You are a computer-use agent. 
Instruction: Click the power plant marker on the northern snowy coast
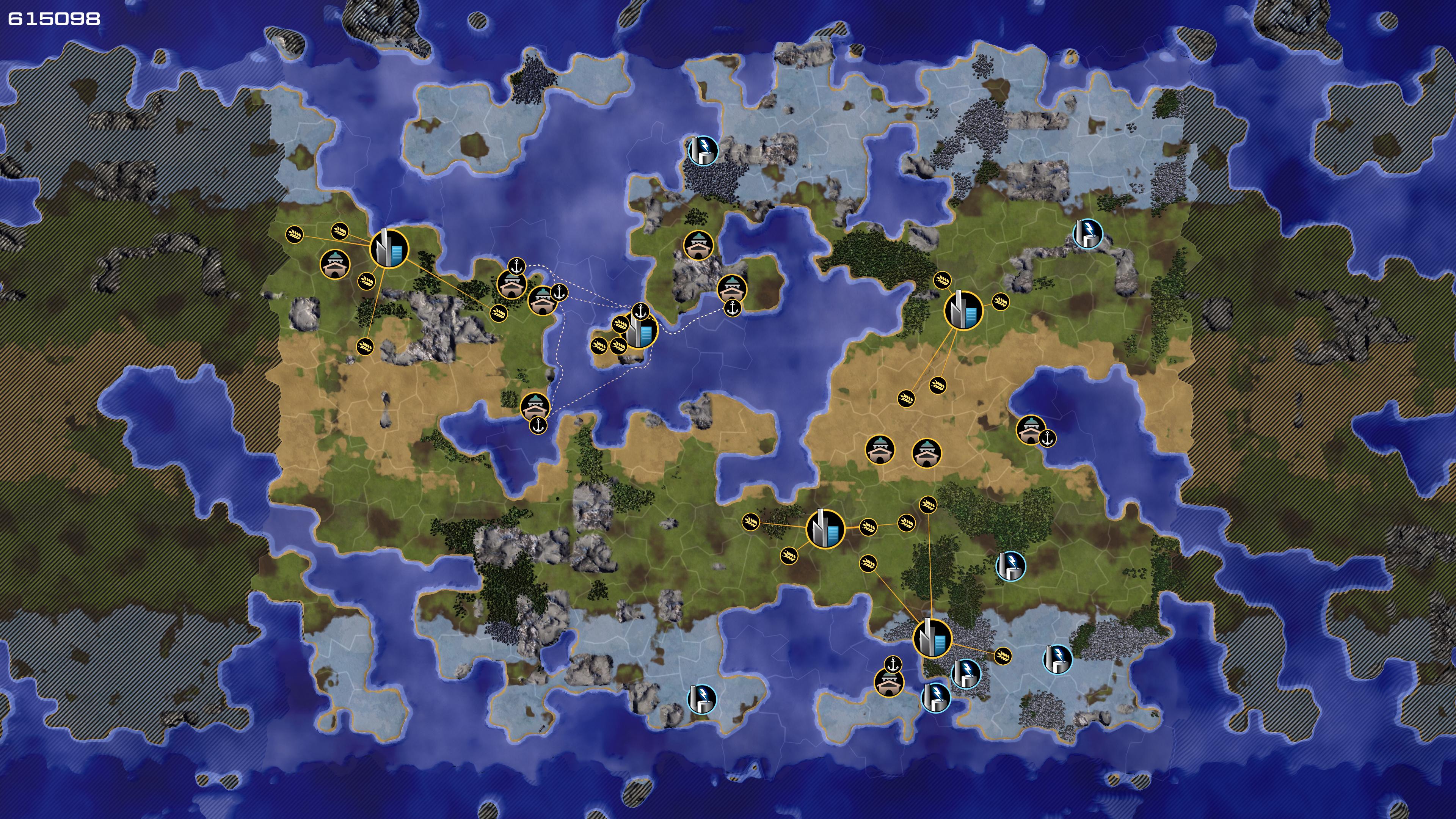coord(703,151)
